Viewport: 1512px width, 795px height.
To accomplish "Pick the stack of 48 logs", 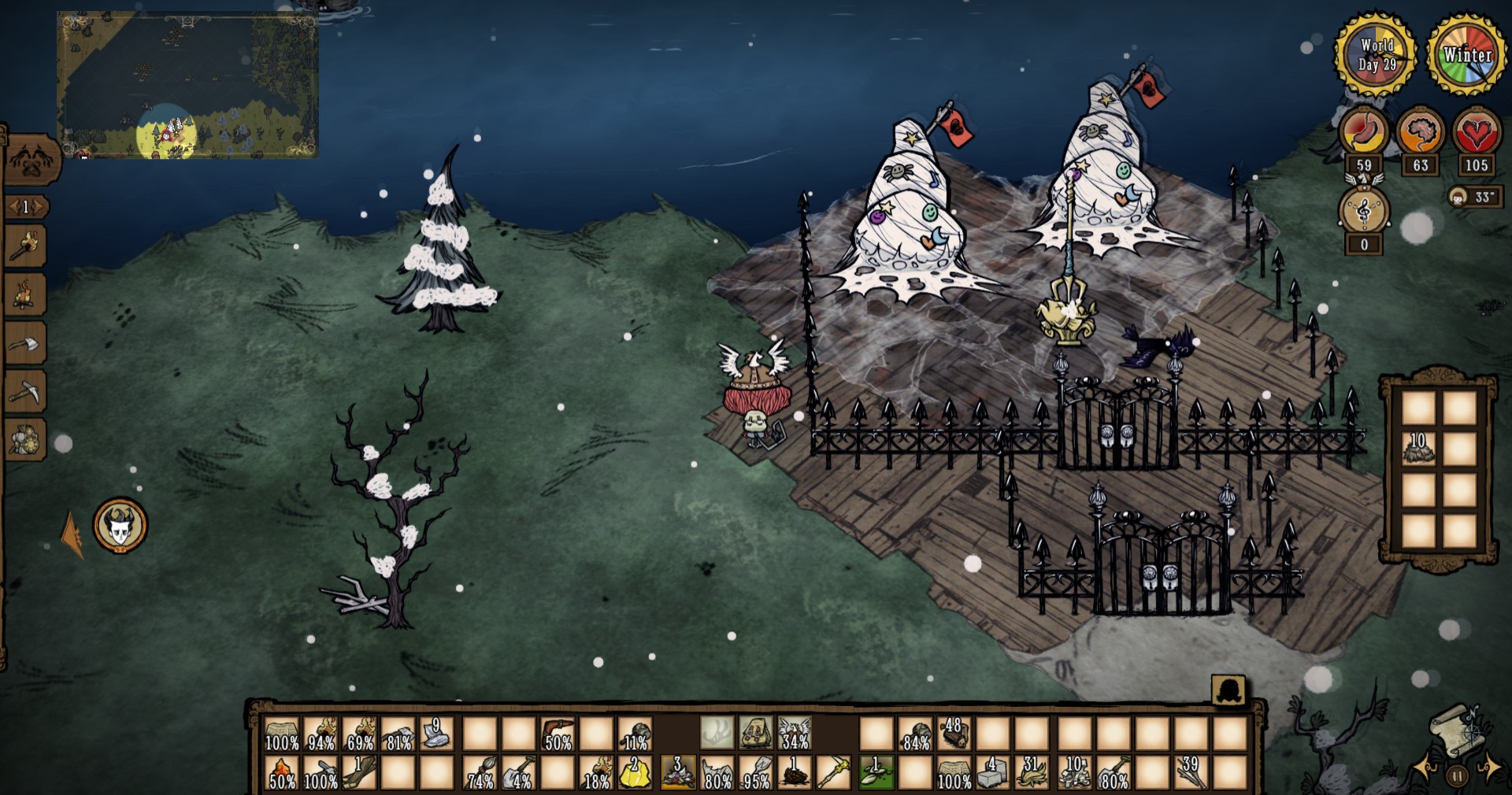I will 954,734.
